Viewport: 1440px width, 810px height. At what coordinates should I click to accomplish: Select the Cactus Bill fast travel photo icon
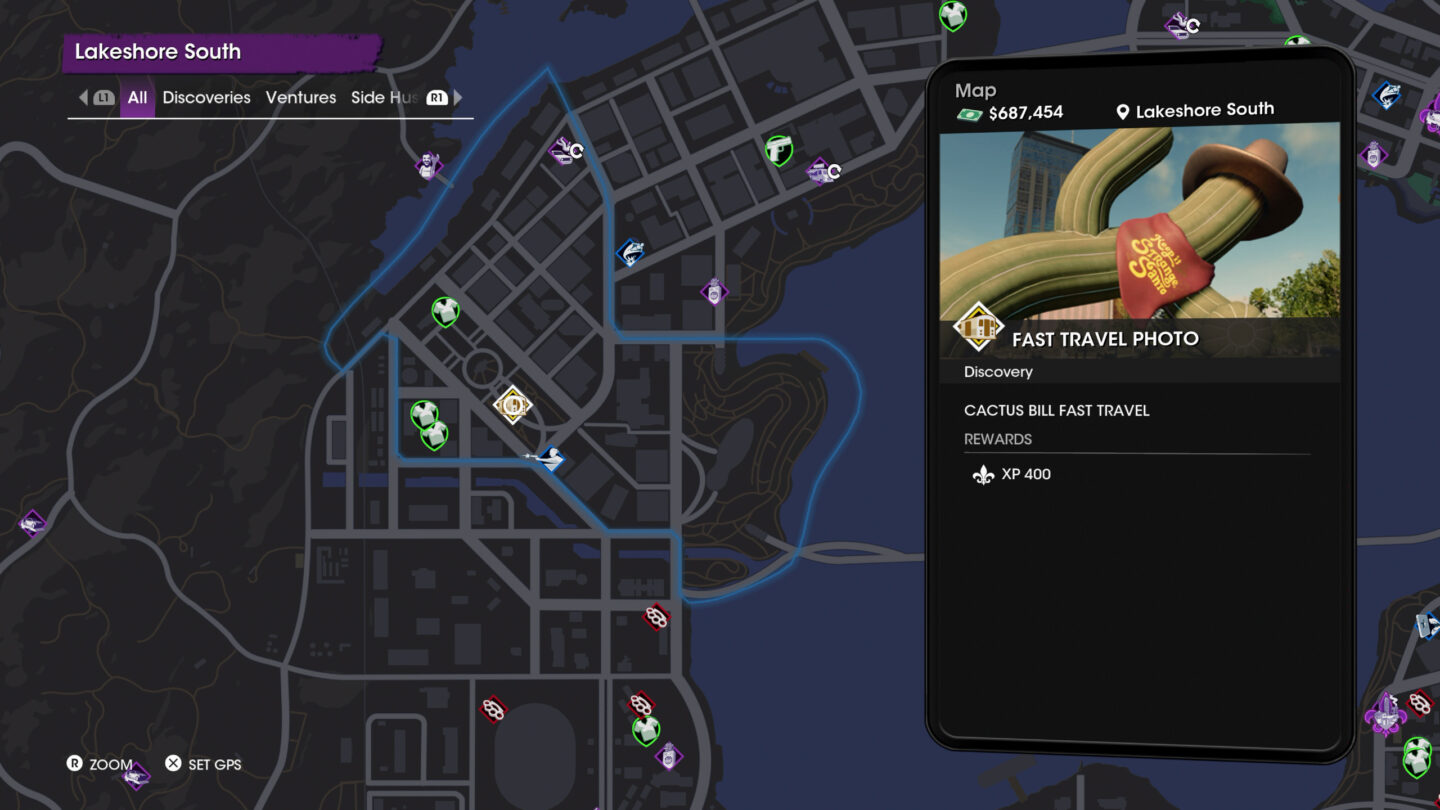[512, 406]
